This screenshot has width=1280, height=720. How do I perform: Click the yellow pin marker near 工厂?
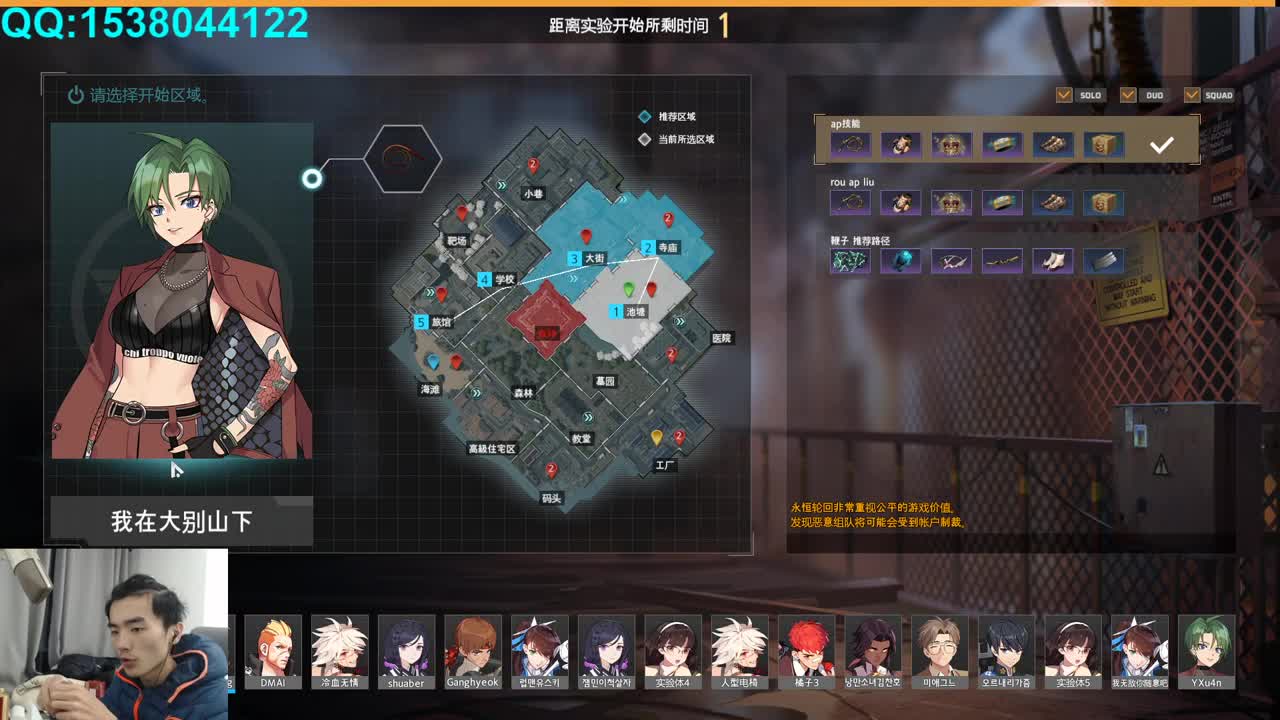[x=657, y=435]
